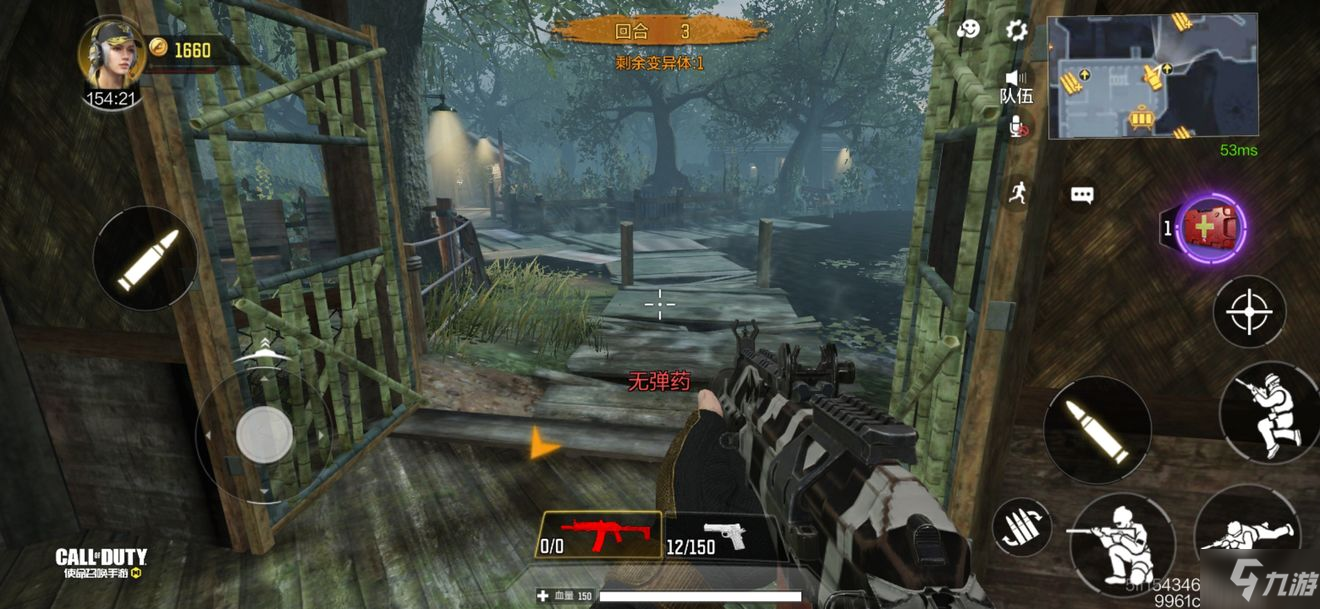
Task: Select the red rifle weapon slot
Action: pos(599,536)
